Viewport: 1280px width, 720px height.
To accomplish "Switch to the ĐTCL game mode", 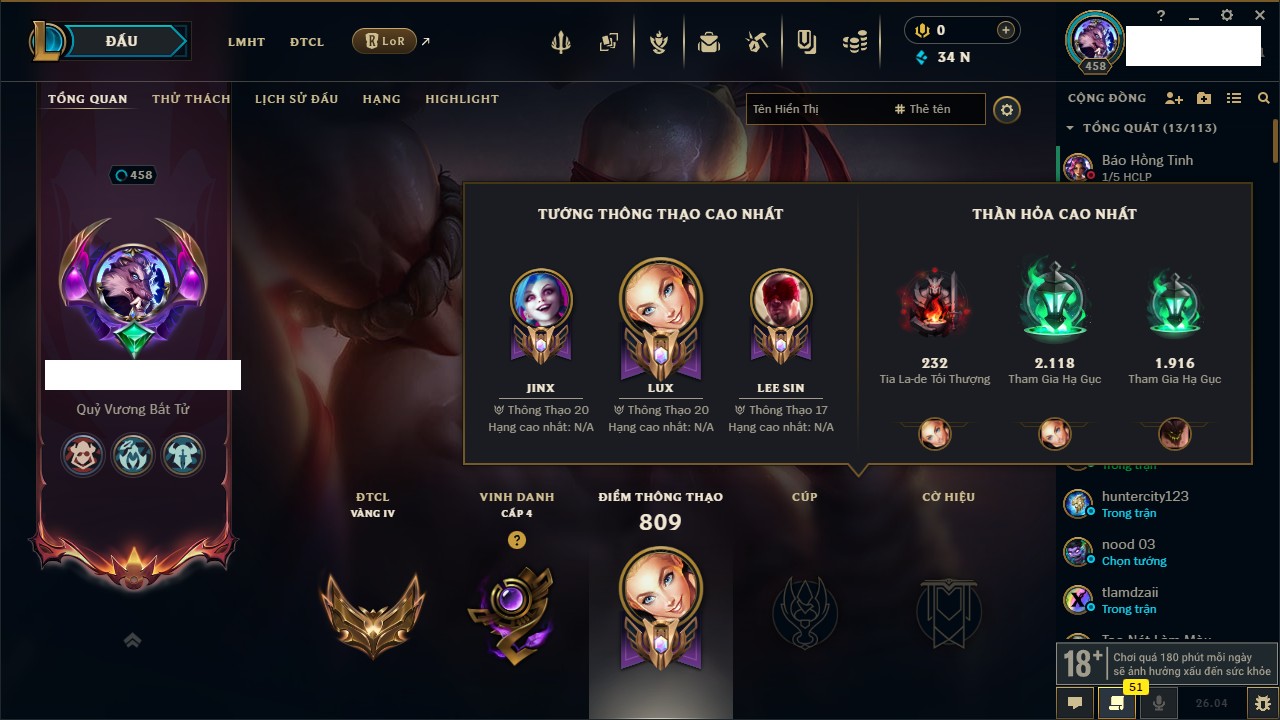I will [x=307, y=42].
